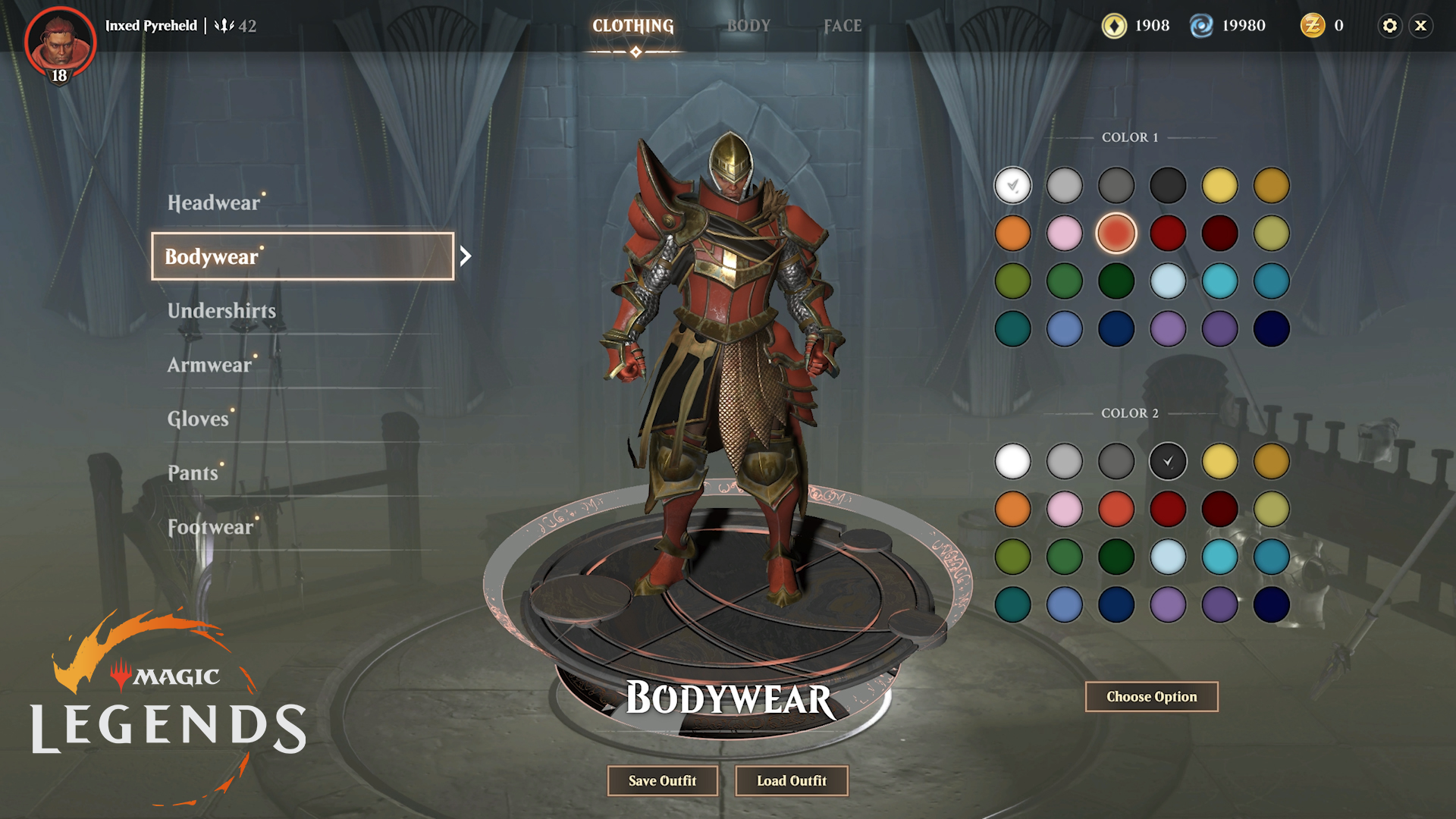Click the Inxed Pyreheld character portrait
The image size is (1456, 819).
60,44
